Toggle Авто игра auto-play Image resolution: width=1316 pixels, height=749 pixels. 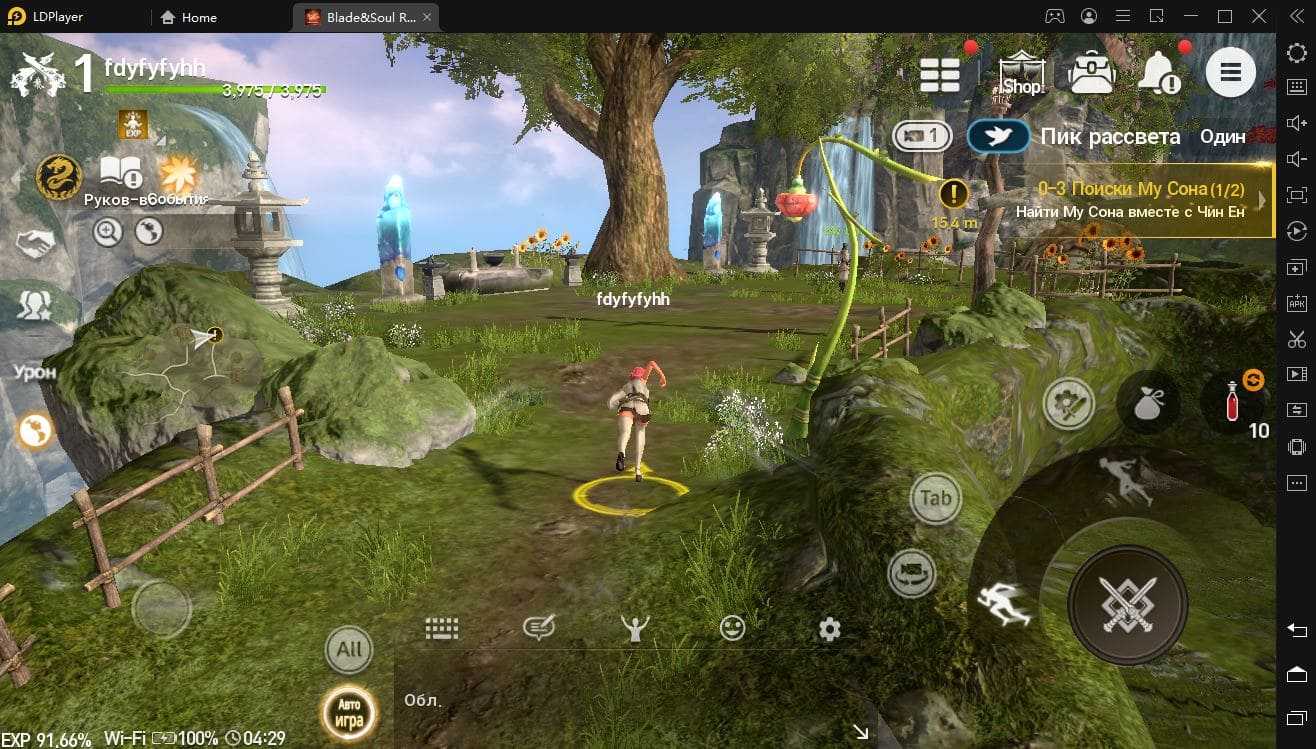click(x=348, y=713)
